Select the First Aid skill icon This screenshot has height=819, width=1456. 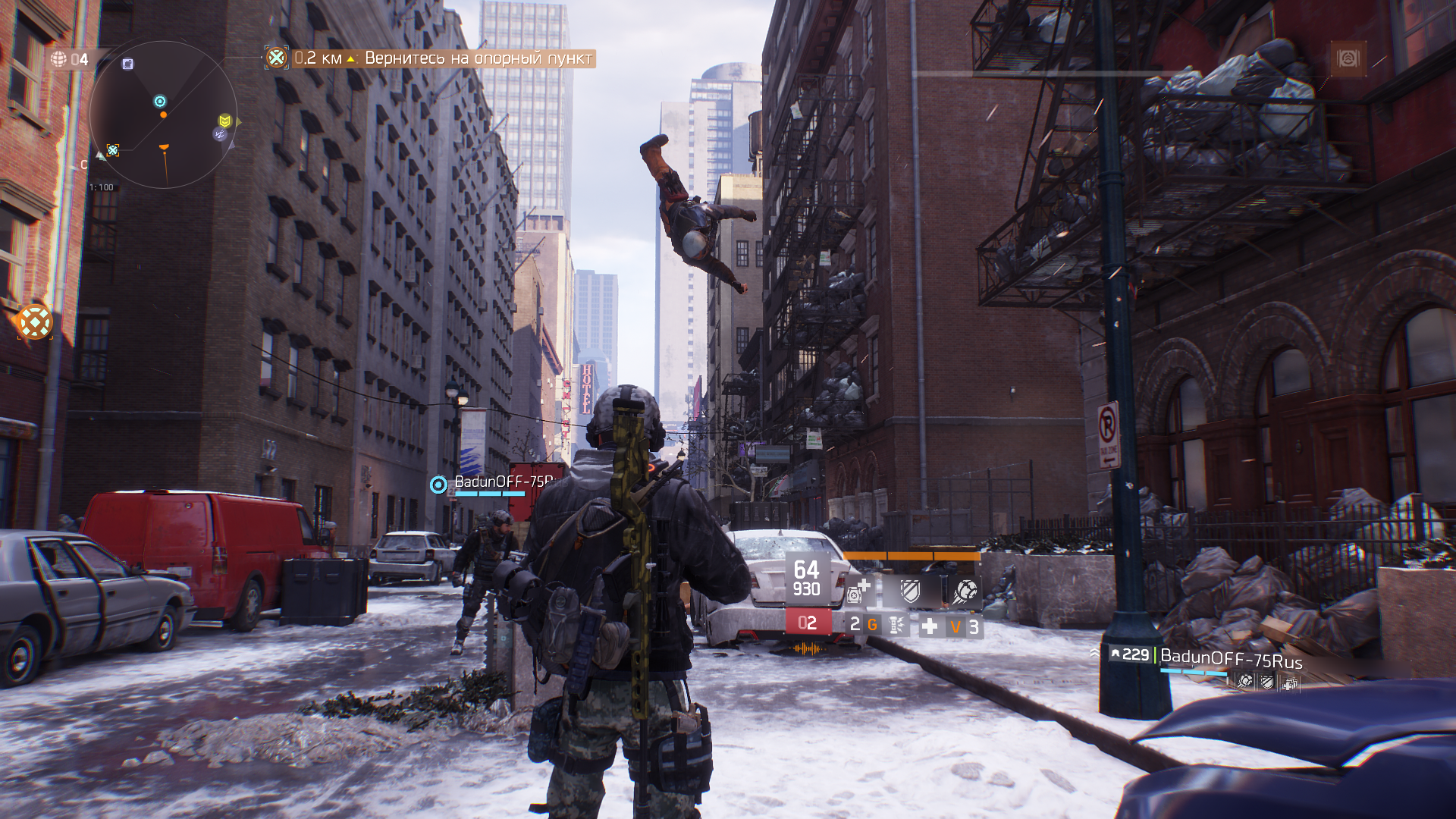tap(857, 591)
